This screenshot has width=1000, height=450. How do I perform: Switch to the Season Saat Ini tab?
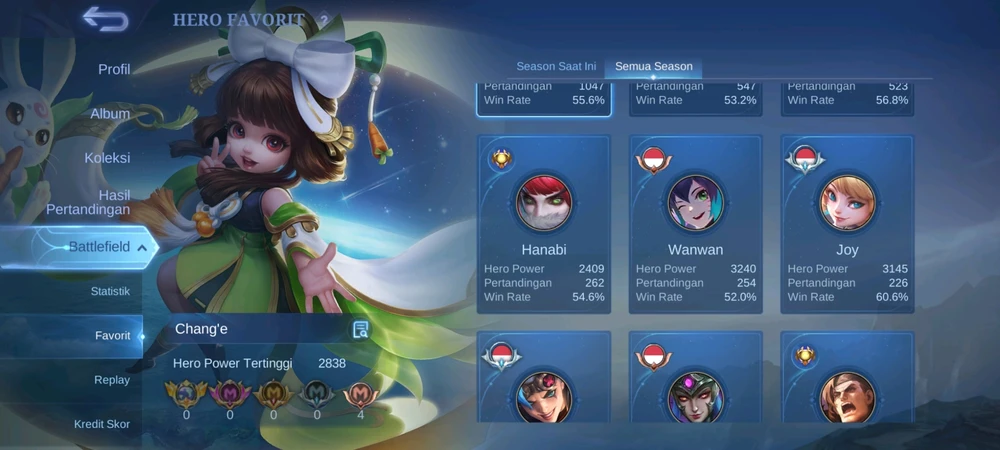556,67
